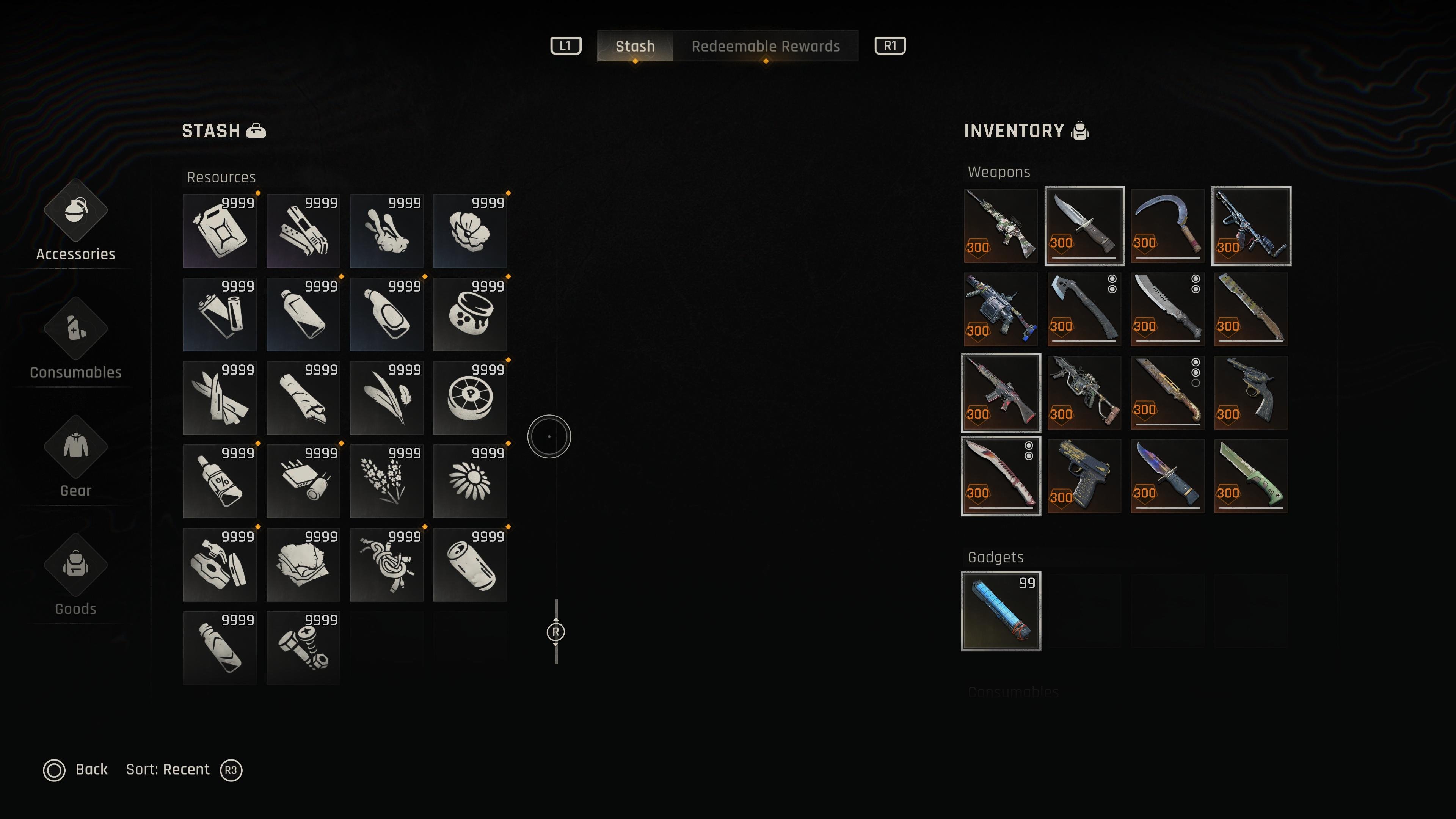Select the revolver weapon slot

1251,393
